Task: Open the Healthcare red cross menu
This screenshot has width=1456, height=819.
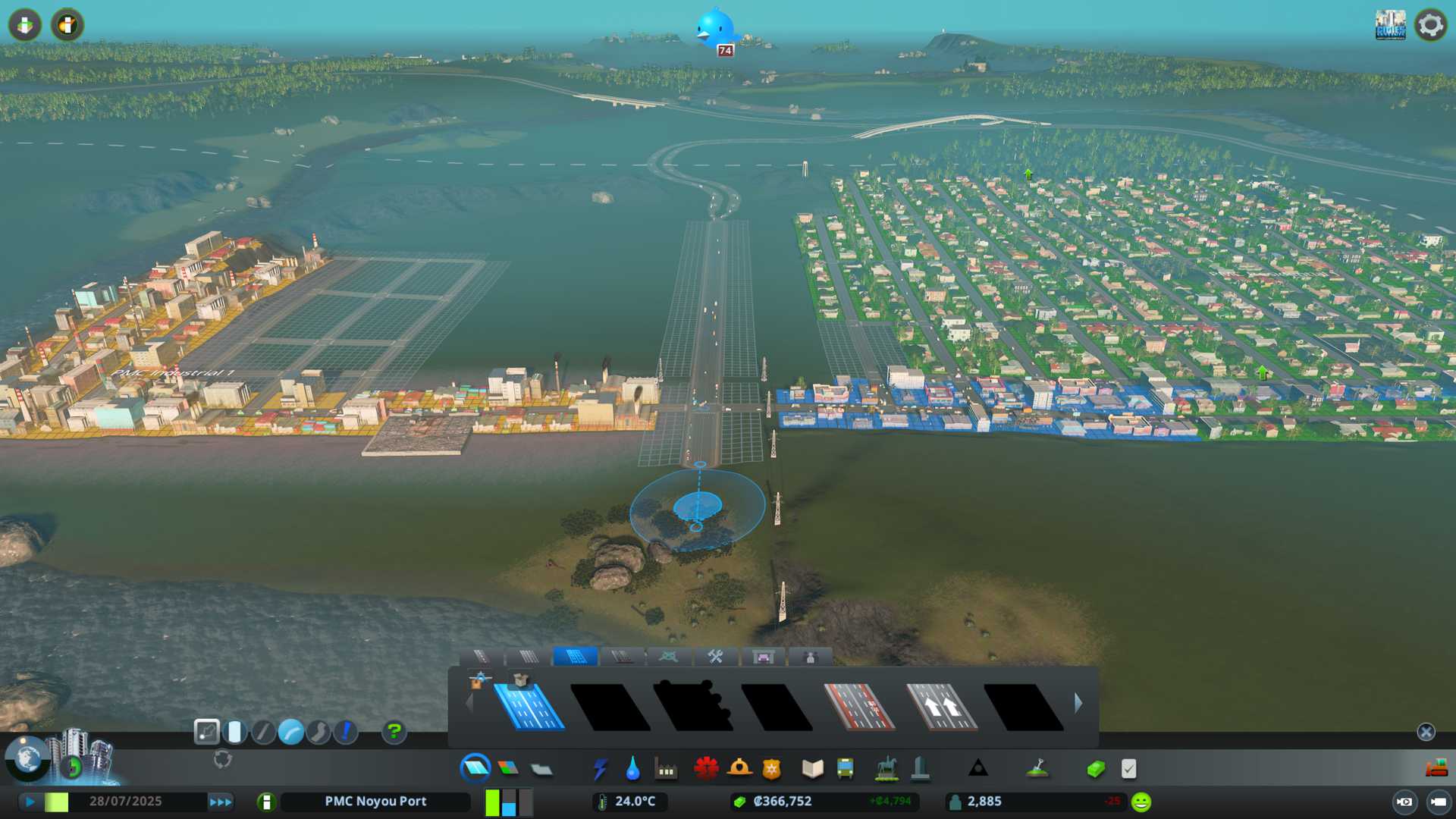Action: 706,769
